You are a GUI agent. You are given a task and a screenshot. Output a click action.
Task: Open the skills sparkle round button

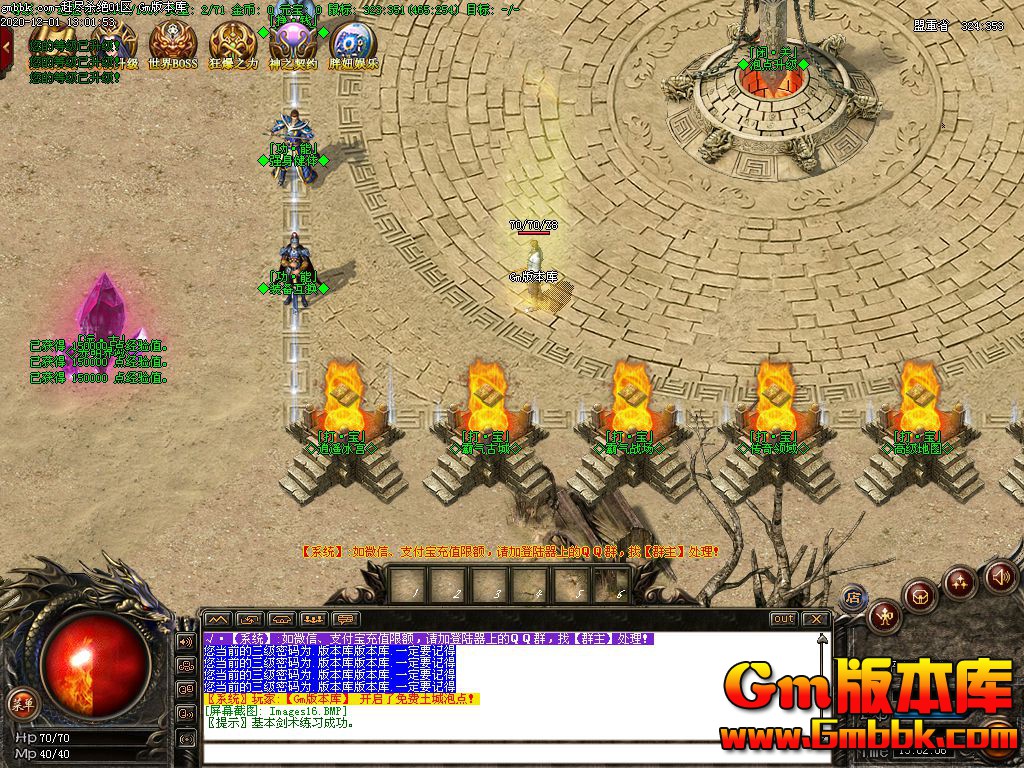[x=960, y=581]
